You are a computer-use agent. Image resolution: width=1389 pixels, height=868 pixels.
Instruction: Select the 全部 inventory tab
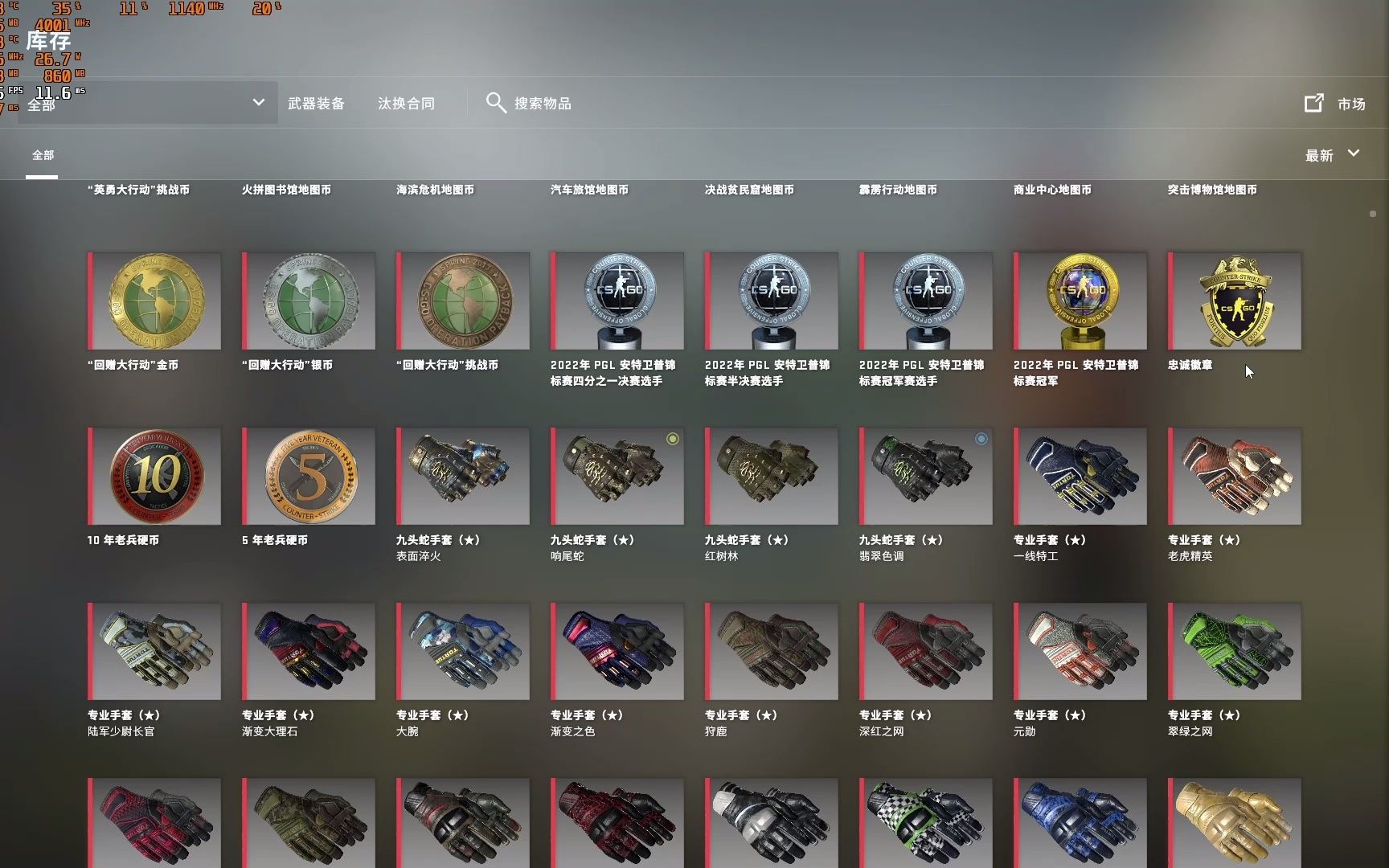43,154
